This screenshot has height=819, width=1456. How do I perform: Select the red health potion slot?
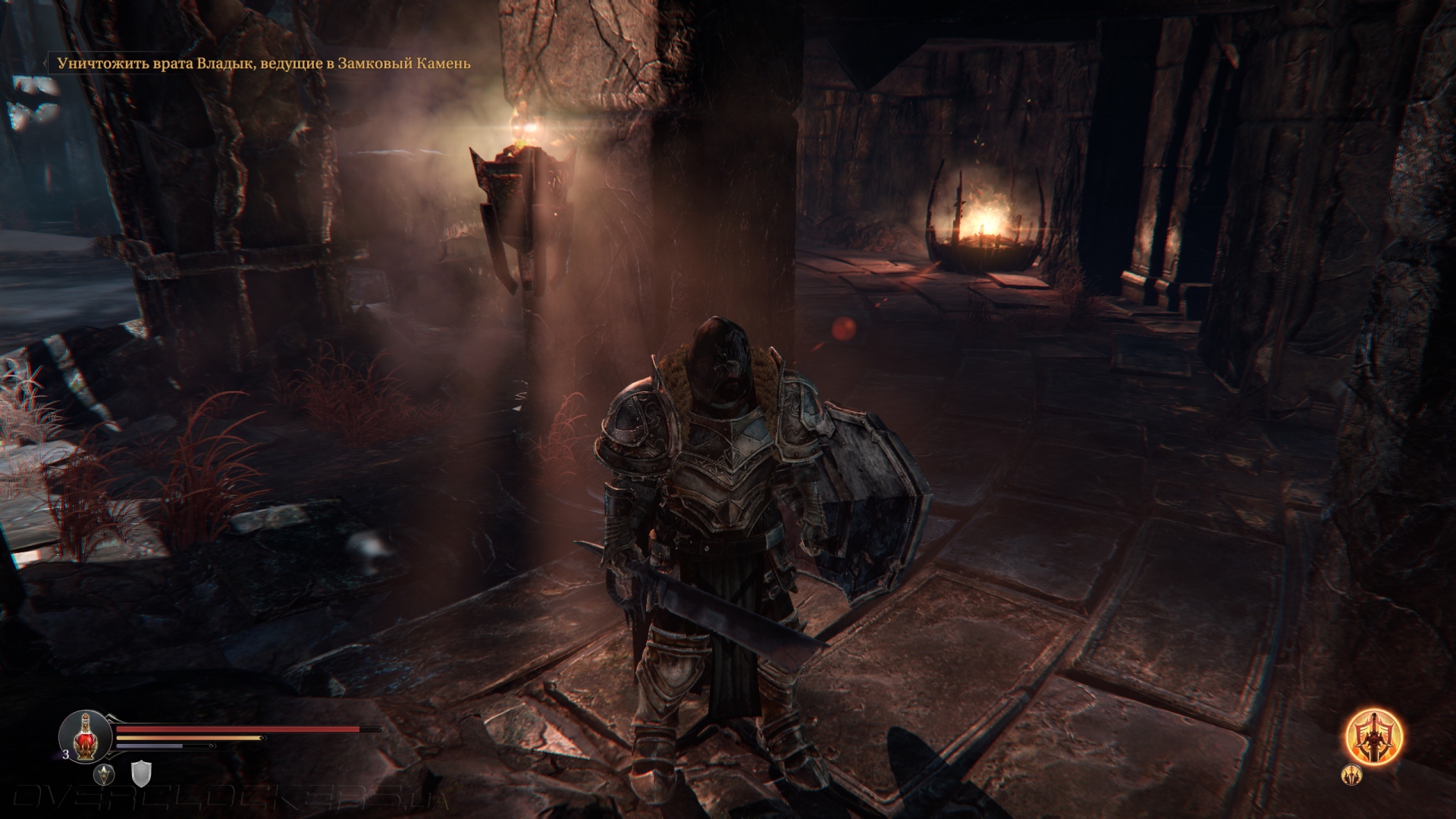tap(86, 735)
